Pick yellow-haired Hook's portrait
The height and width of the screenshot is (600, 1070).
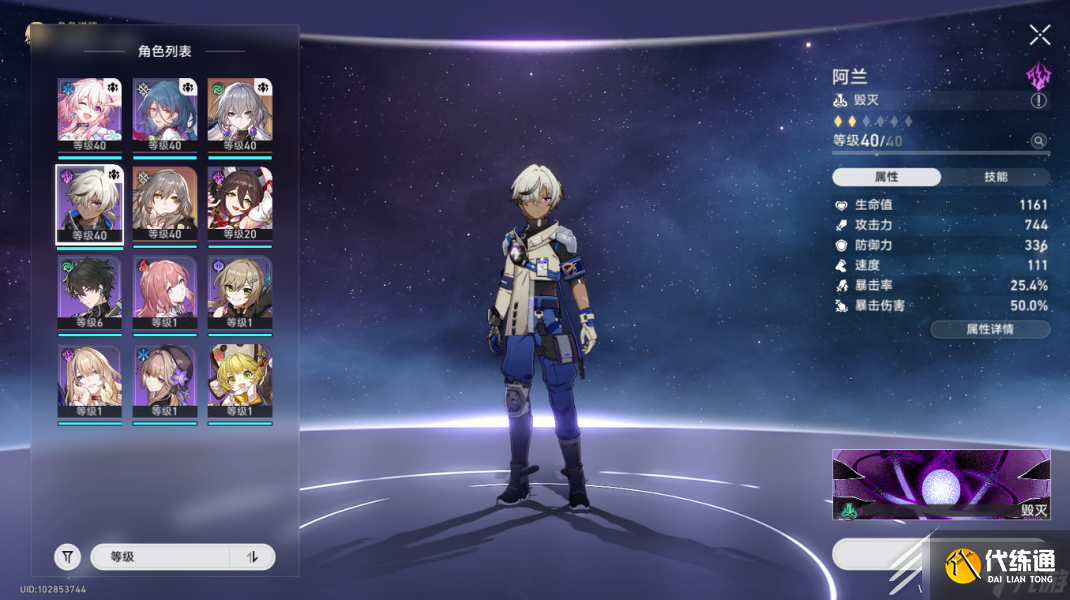239,382
